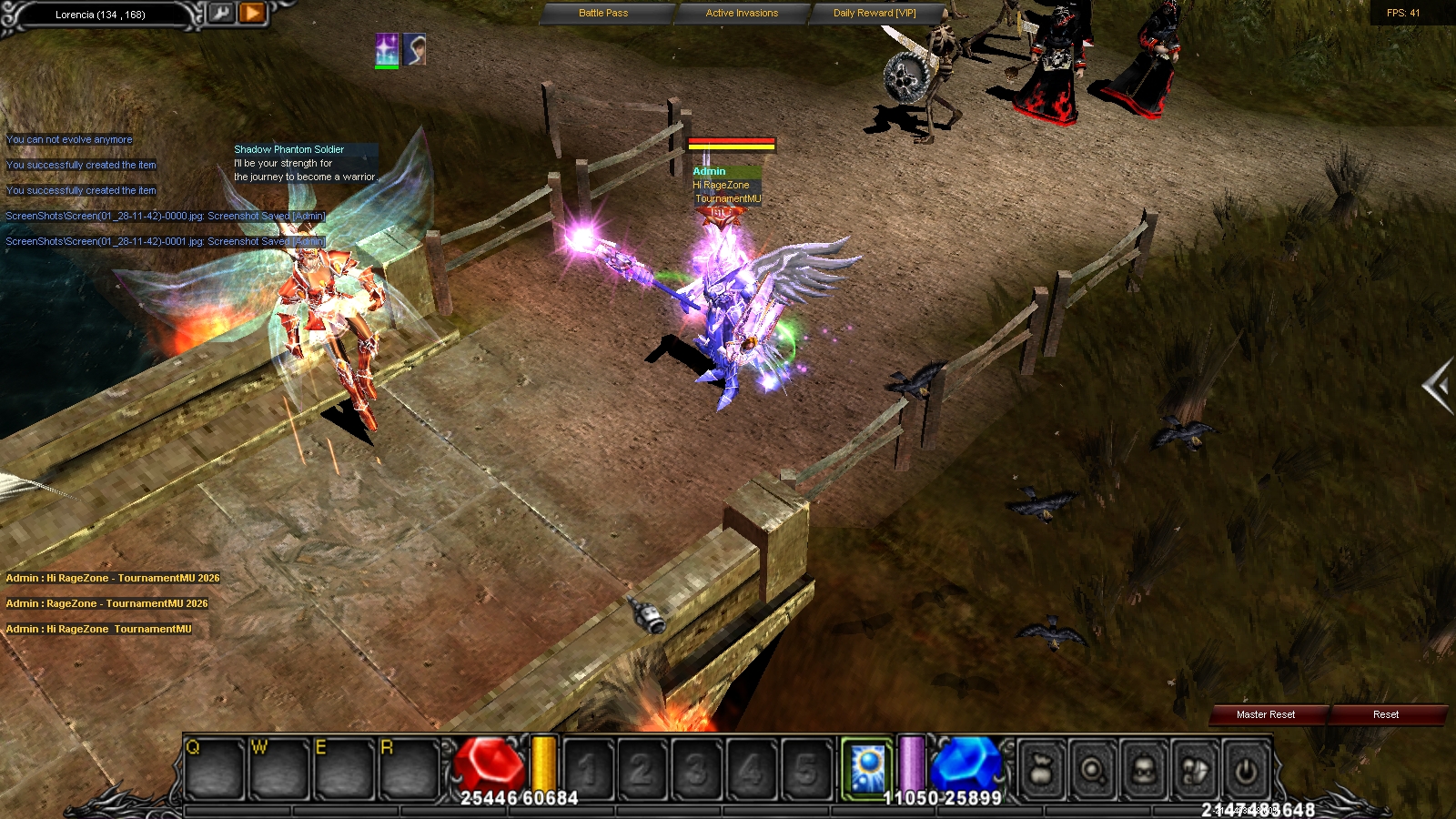
Task: Click the orange play arrow button
Action: pos(252,13)
